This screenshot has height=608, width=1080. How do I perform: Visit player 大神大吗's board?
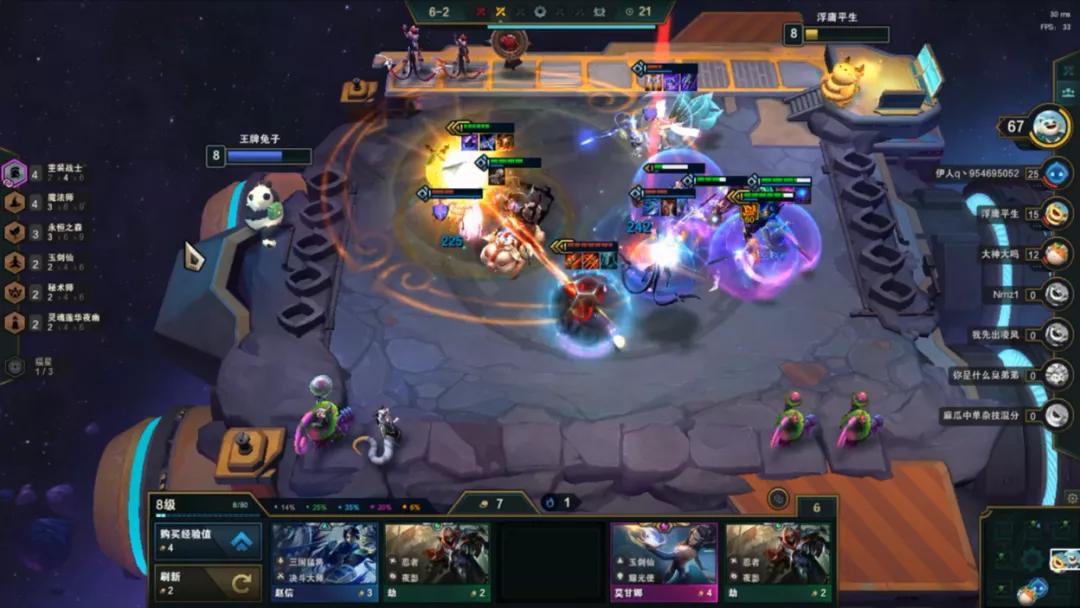click(1056, 253)
